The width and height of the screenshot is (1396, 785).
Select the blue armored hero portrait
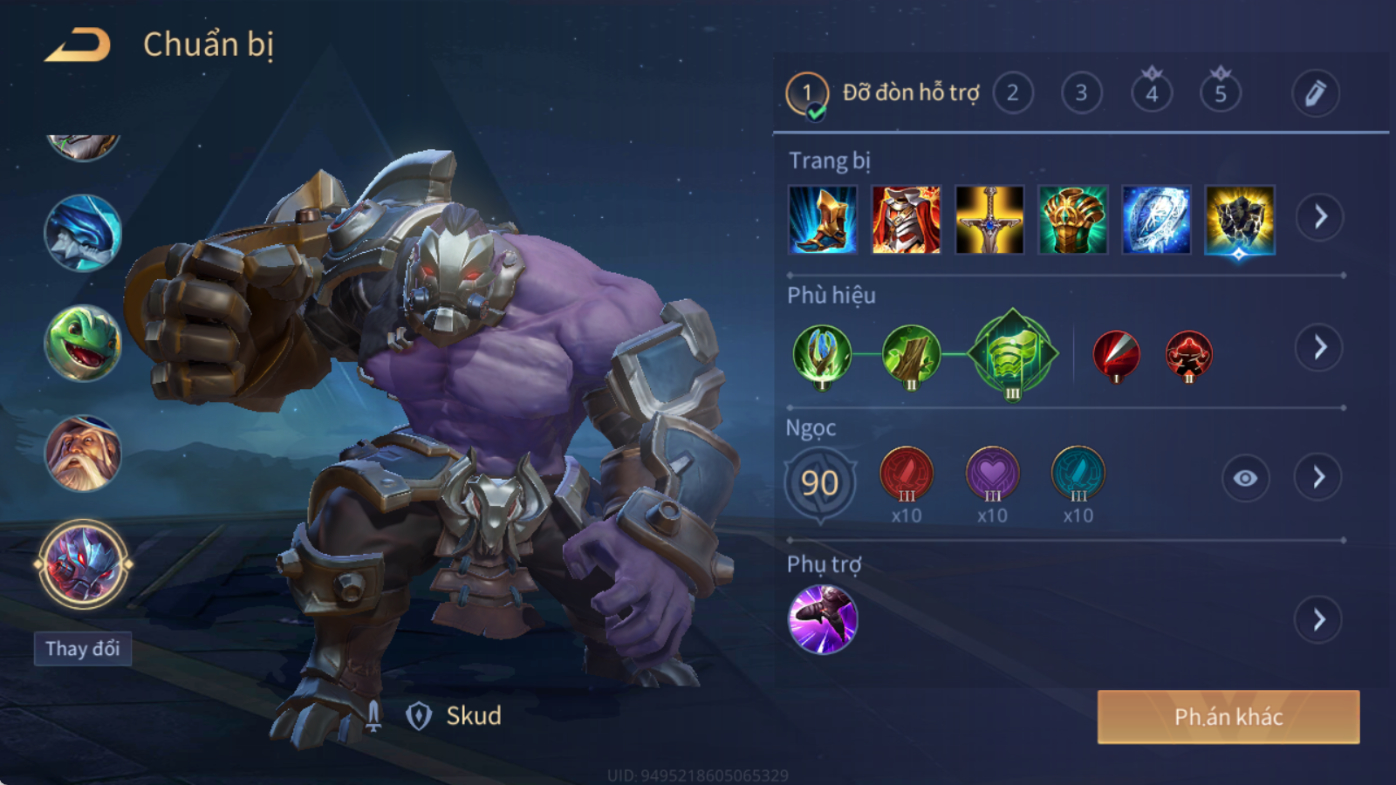(x=83, y=233)
